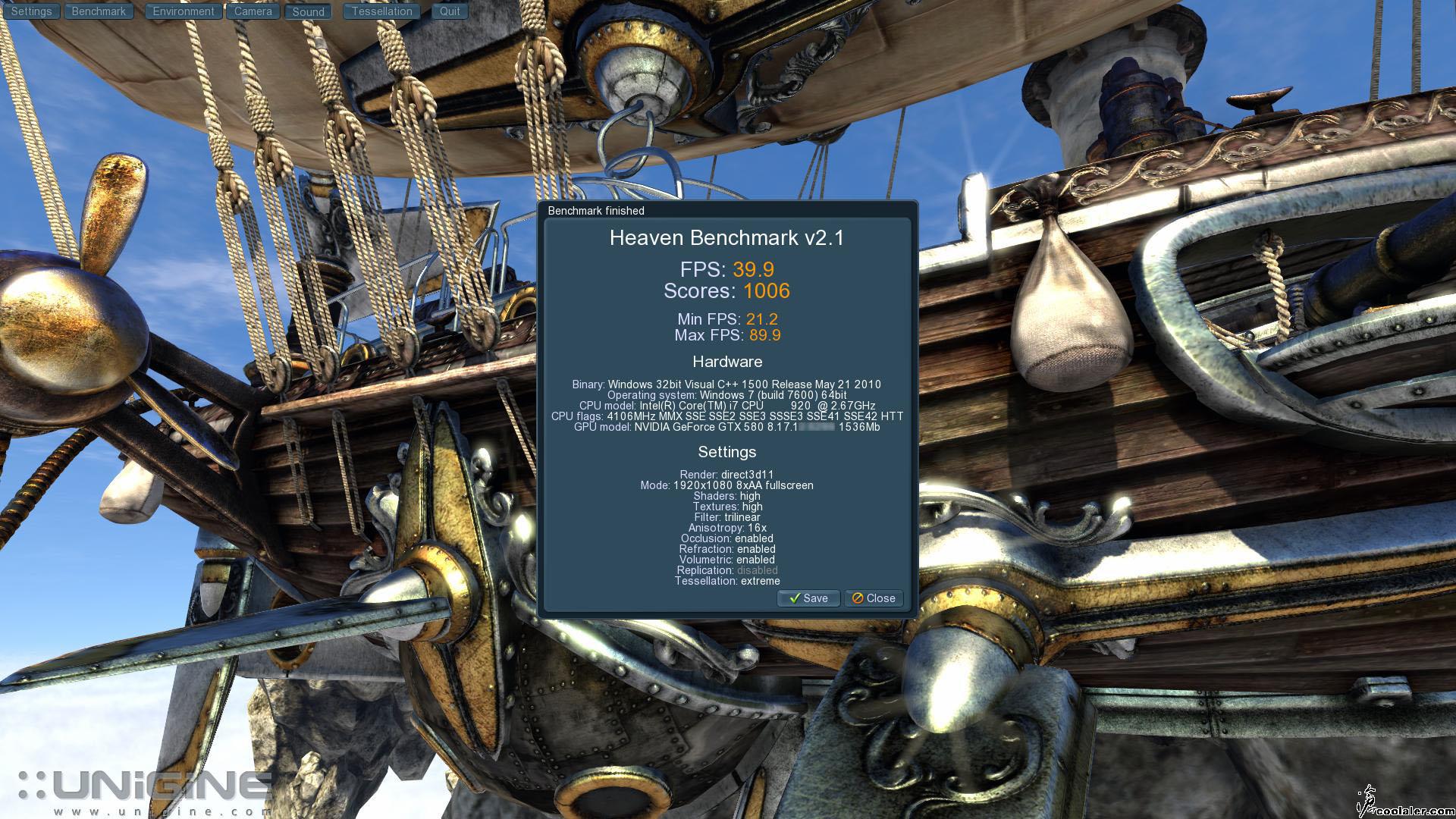Toggle the Tessellation option

coord(381,11)
